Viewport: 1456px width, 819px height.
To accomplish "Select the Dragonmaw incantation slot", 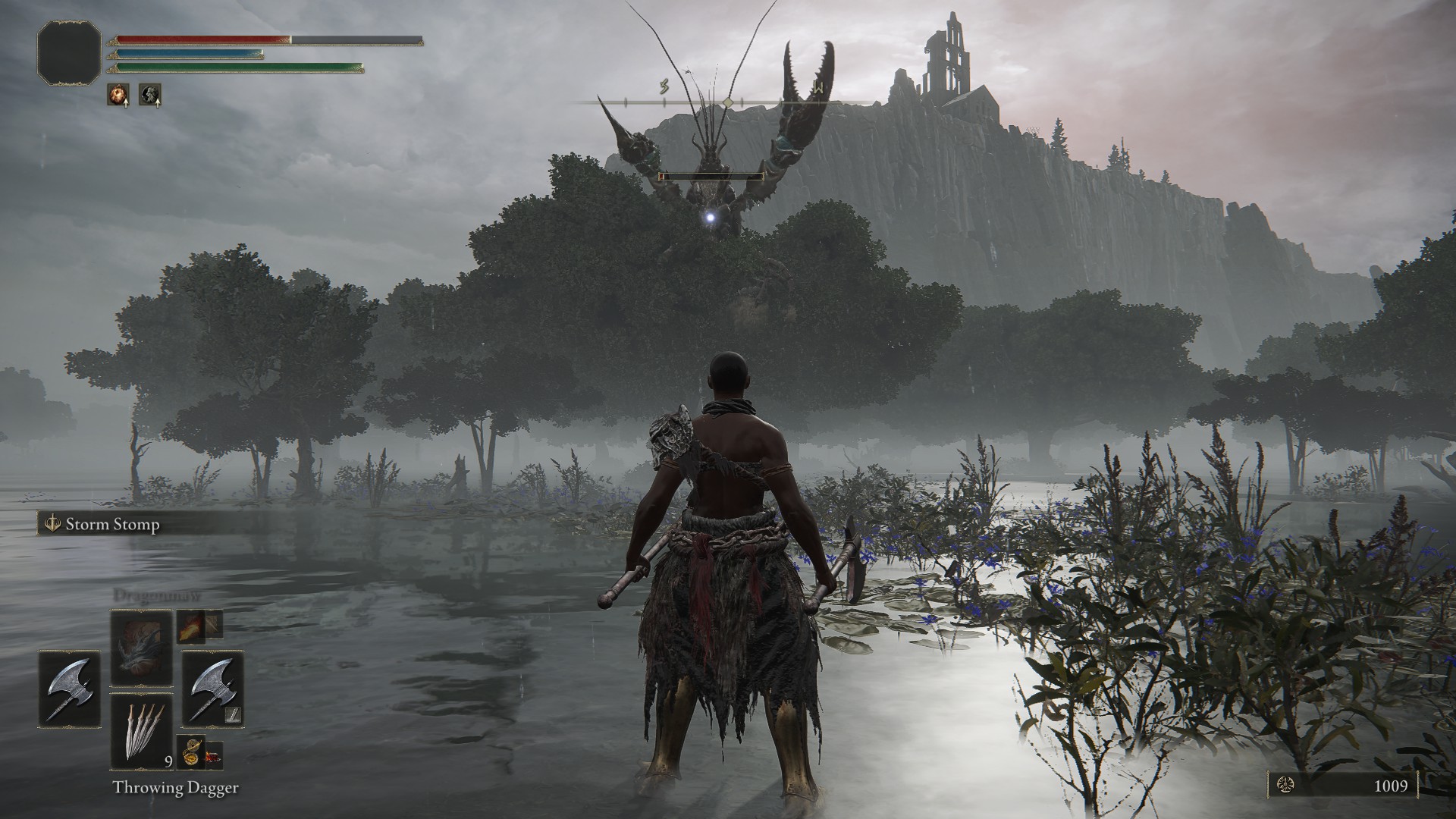I will (142, 649).
